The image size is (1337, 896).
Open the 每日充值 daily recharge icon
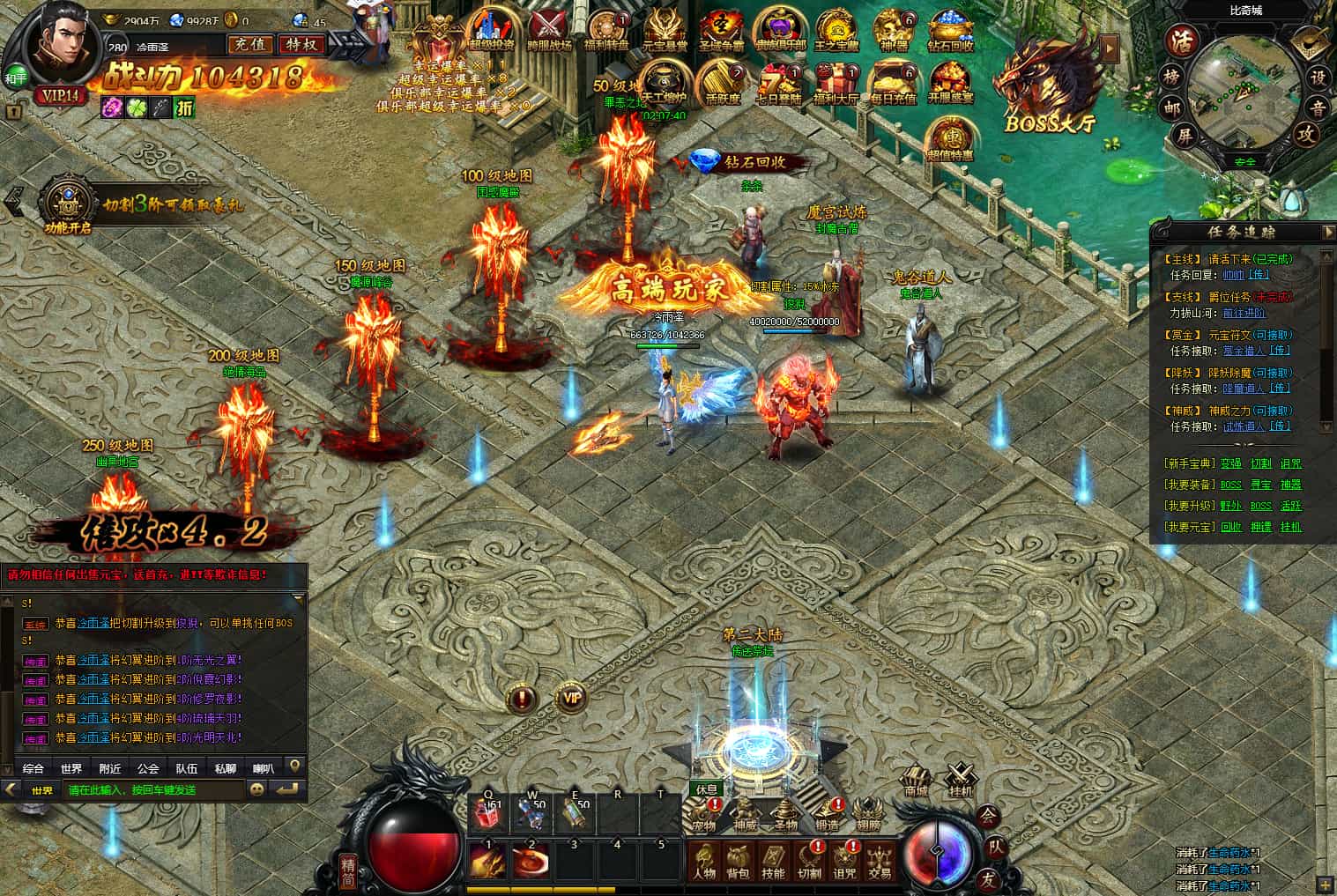tap(893, 83)
